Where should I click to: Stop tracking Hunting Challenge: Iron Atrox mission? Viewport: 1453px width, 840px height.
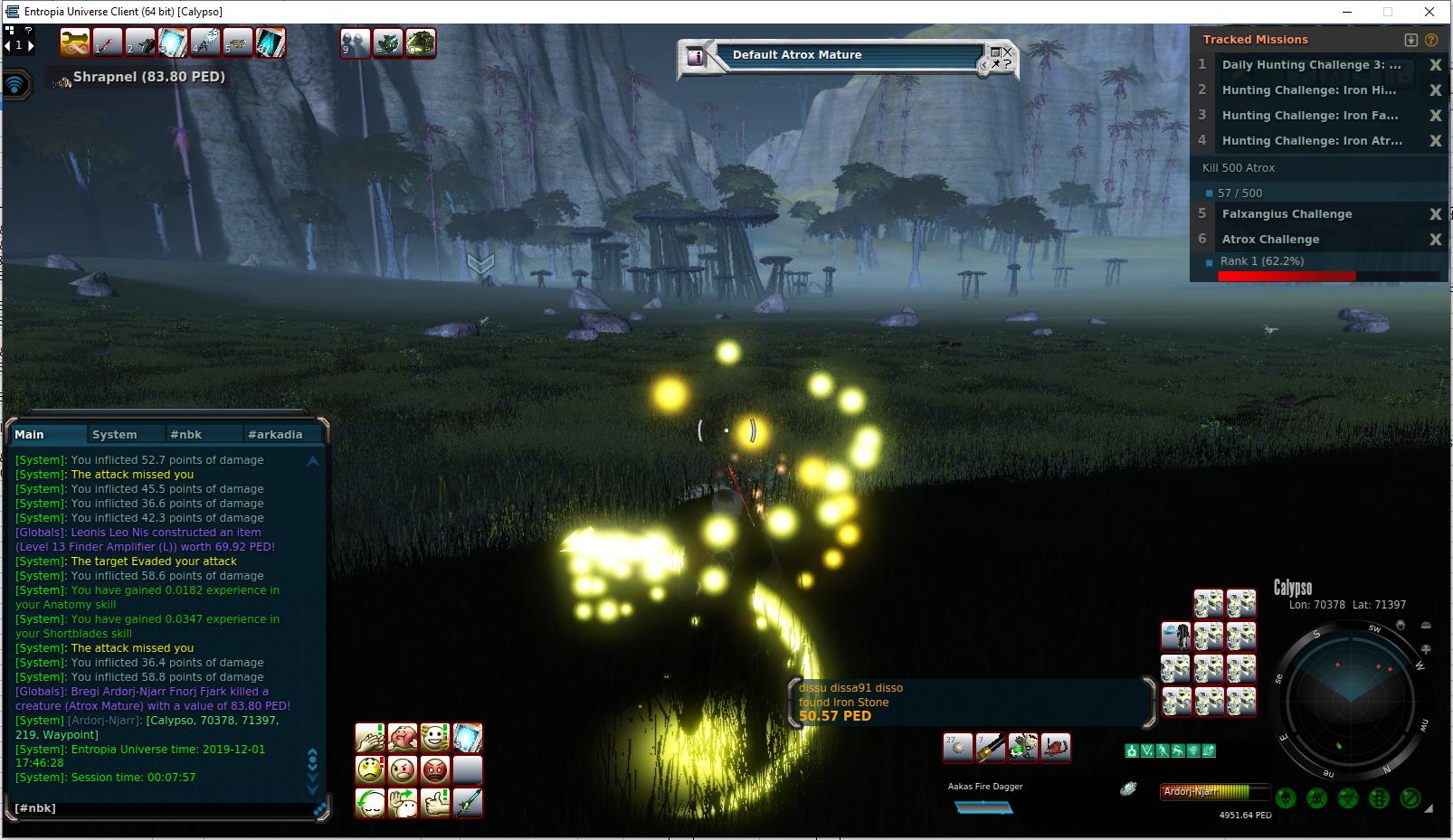(x=1435, y=141)
